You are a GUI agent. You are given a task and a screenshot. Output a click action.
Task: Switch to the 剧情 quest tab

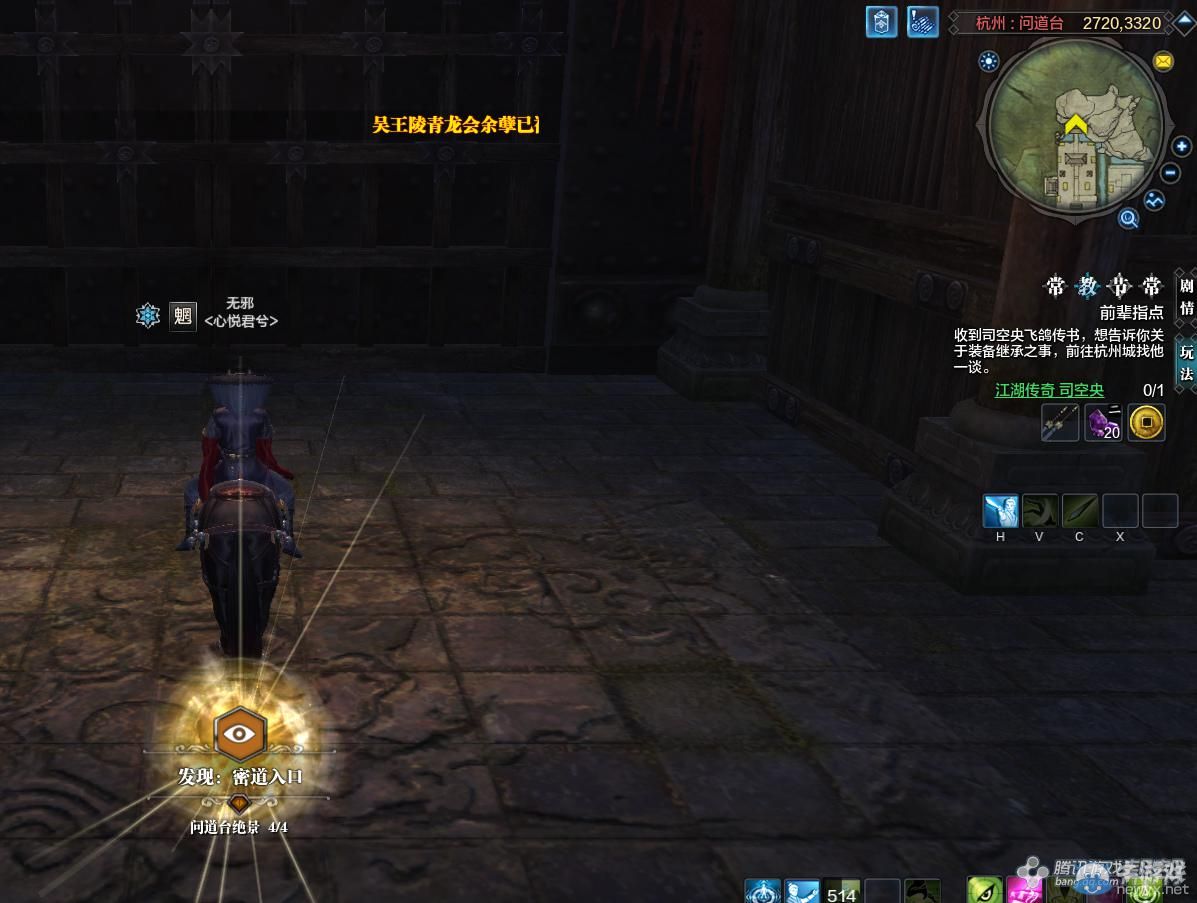(1186, 296)
